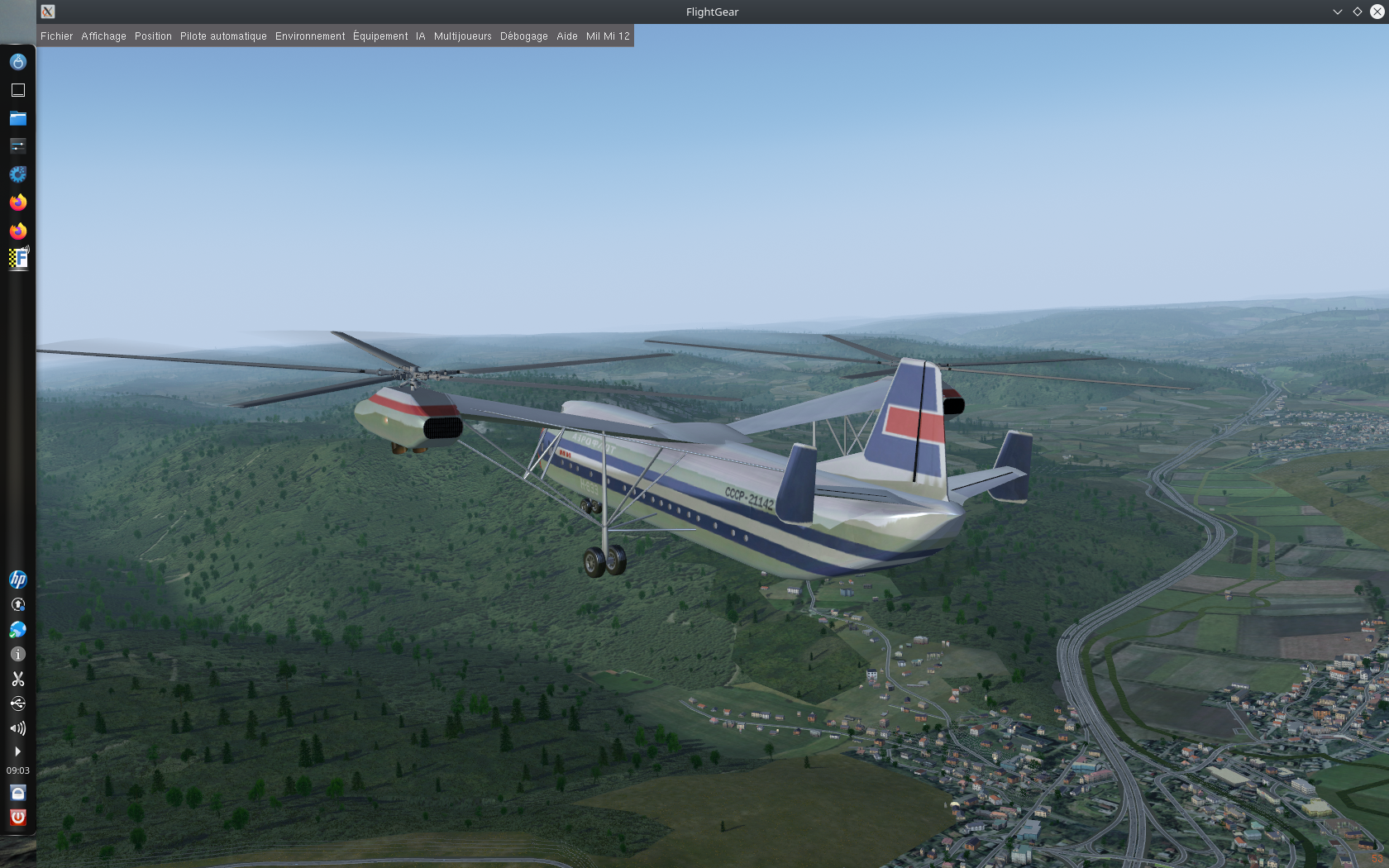Show the Aide menu

tap(566, 36)
